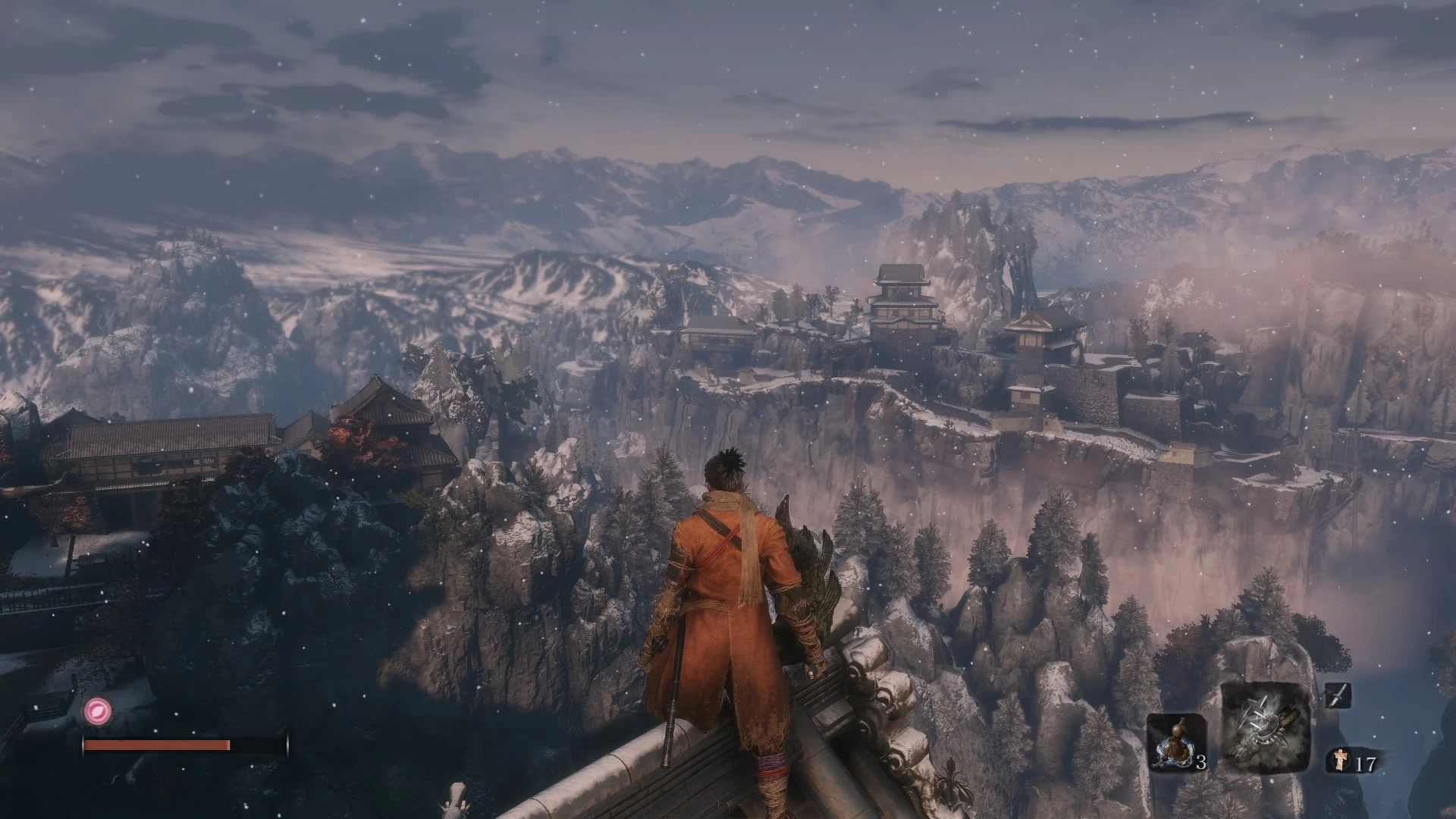Click the pink resurrection node icon
The width and height of the screenshot is (1456, 819).
click(x=98, y=711)
